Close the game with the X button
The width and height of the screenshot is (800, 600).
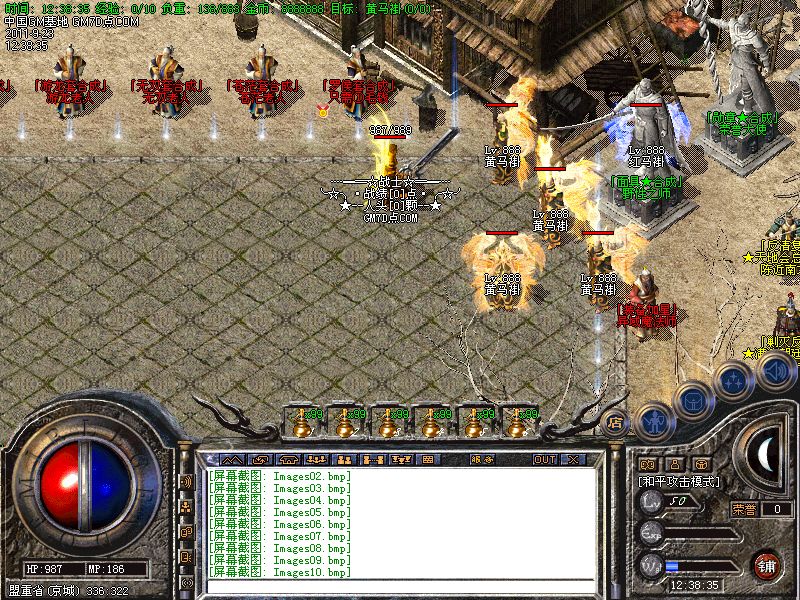(x=573, y=459)
